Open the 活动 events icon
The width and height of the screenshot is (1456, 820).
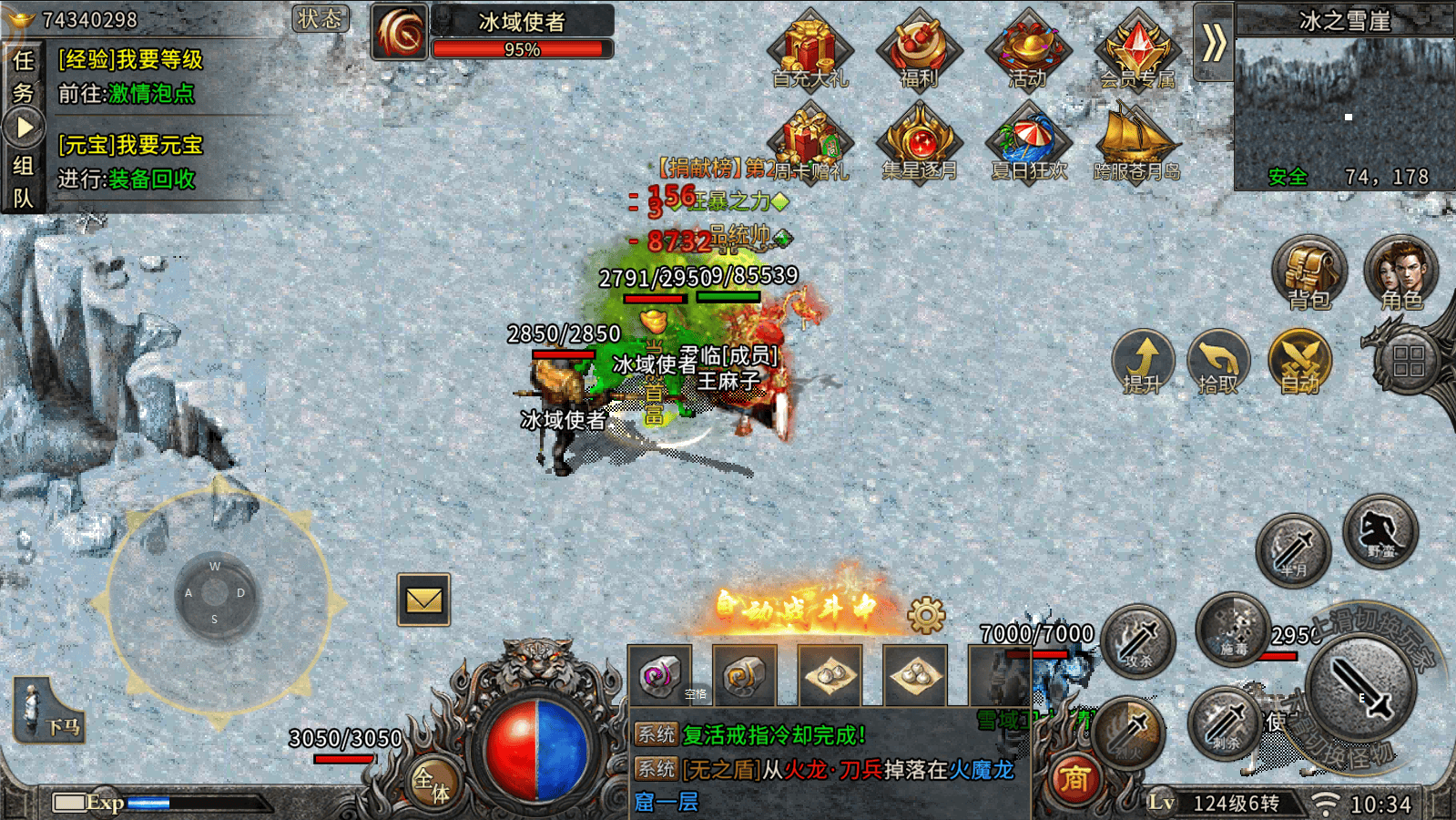(1028, 51)
